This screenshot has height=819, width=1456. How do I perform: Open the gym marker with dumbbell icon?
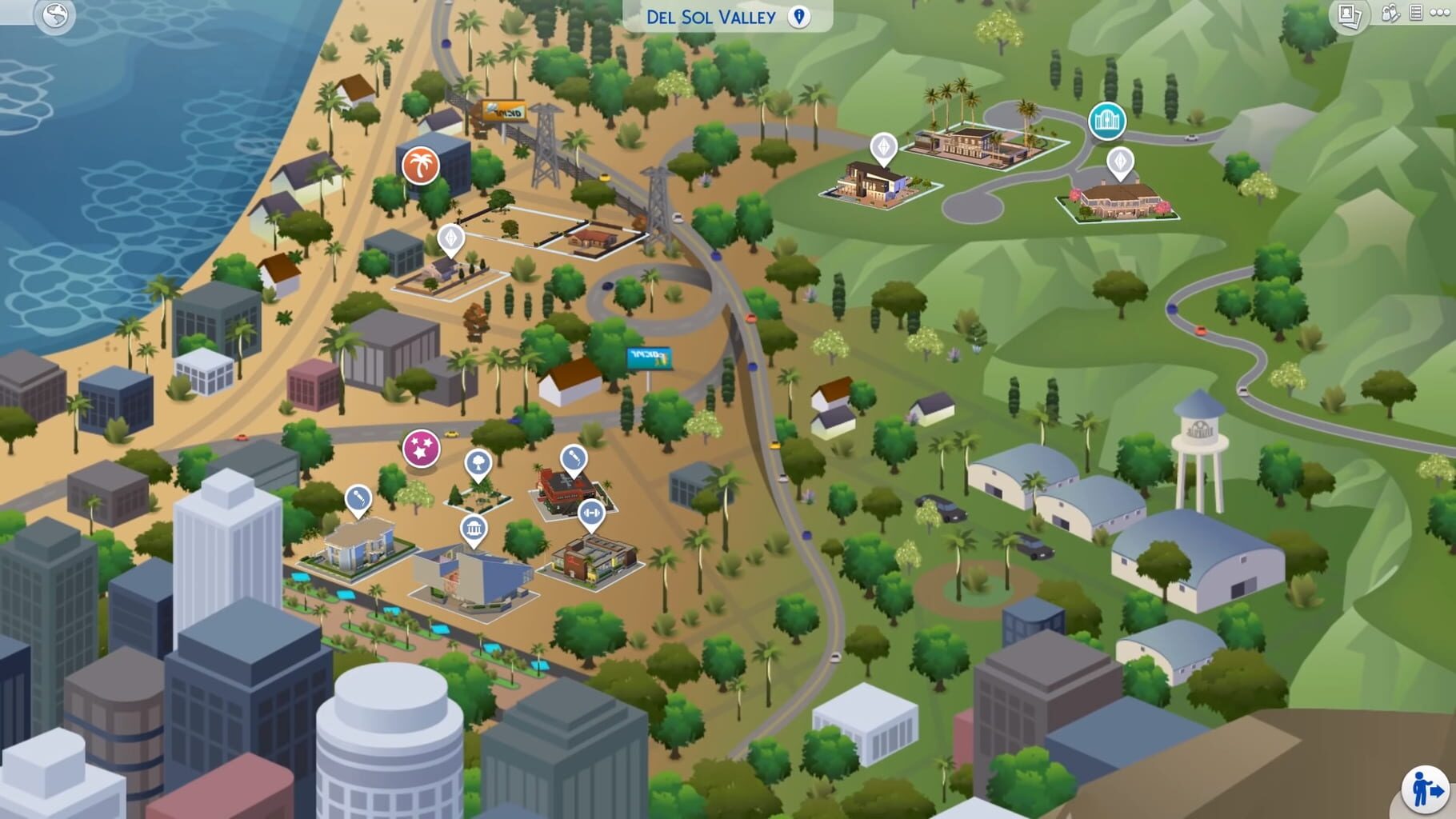point(594,512)
